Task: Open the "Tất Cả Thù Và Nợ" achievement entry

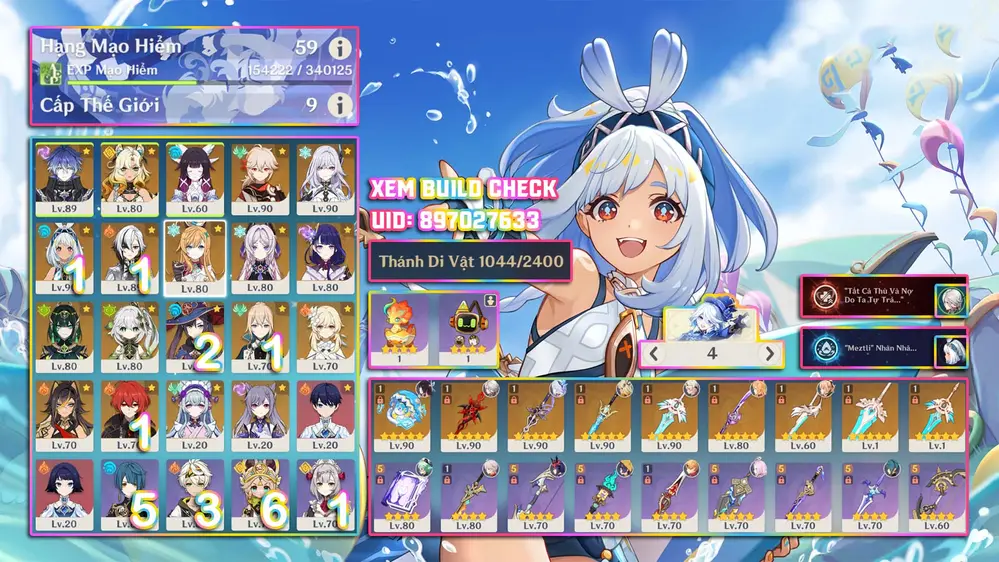Action: [882, 297]
